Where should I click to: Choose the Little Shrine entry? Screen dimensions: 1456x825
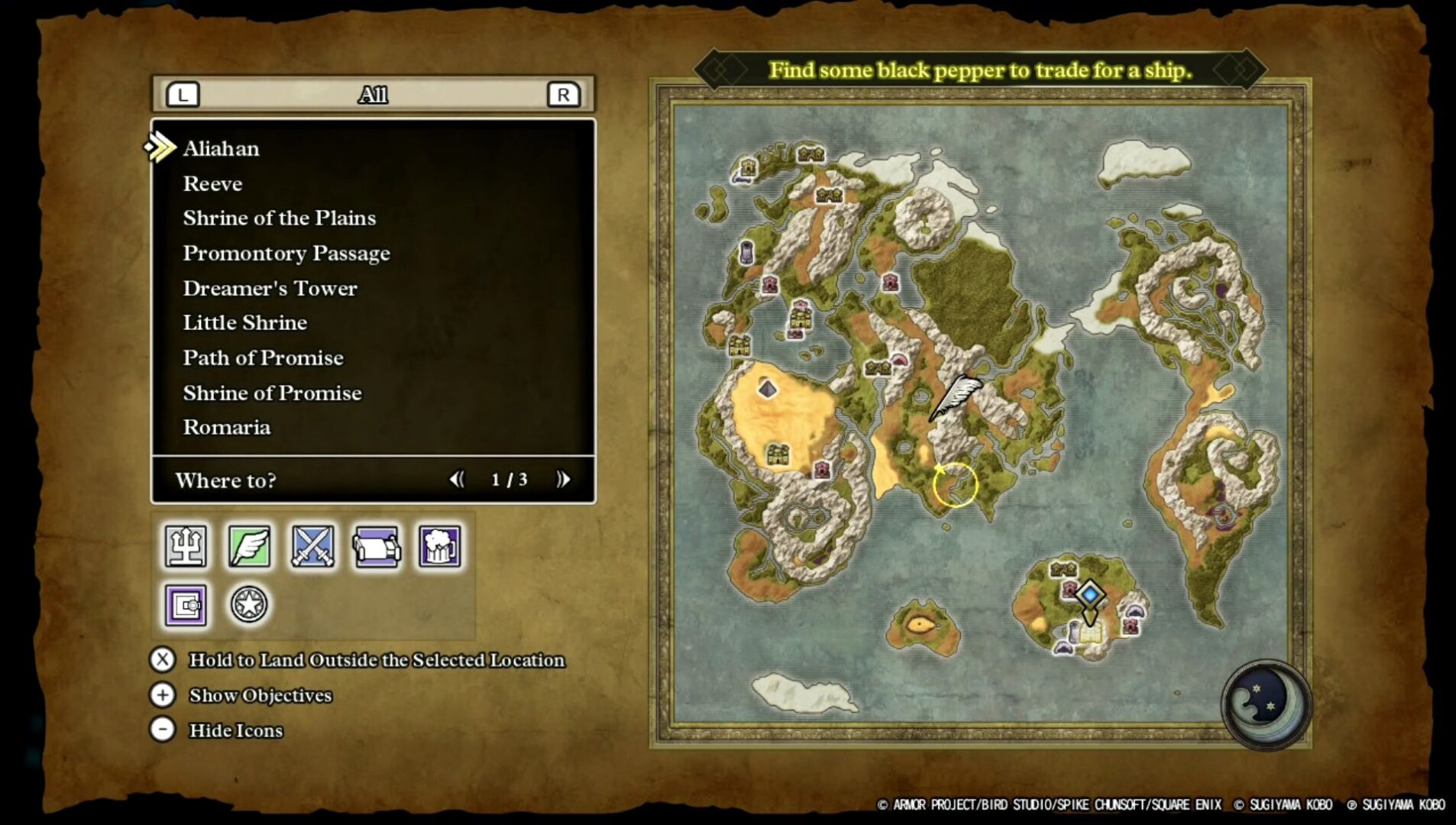(x=244, y=322)
